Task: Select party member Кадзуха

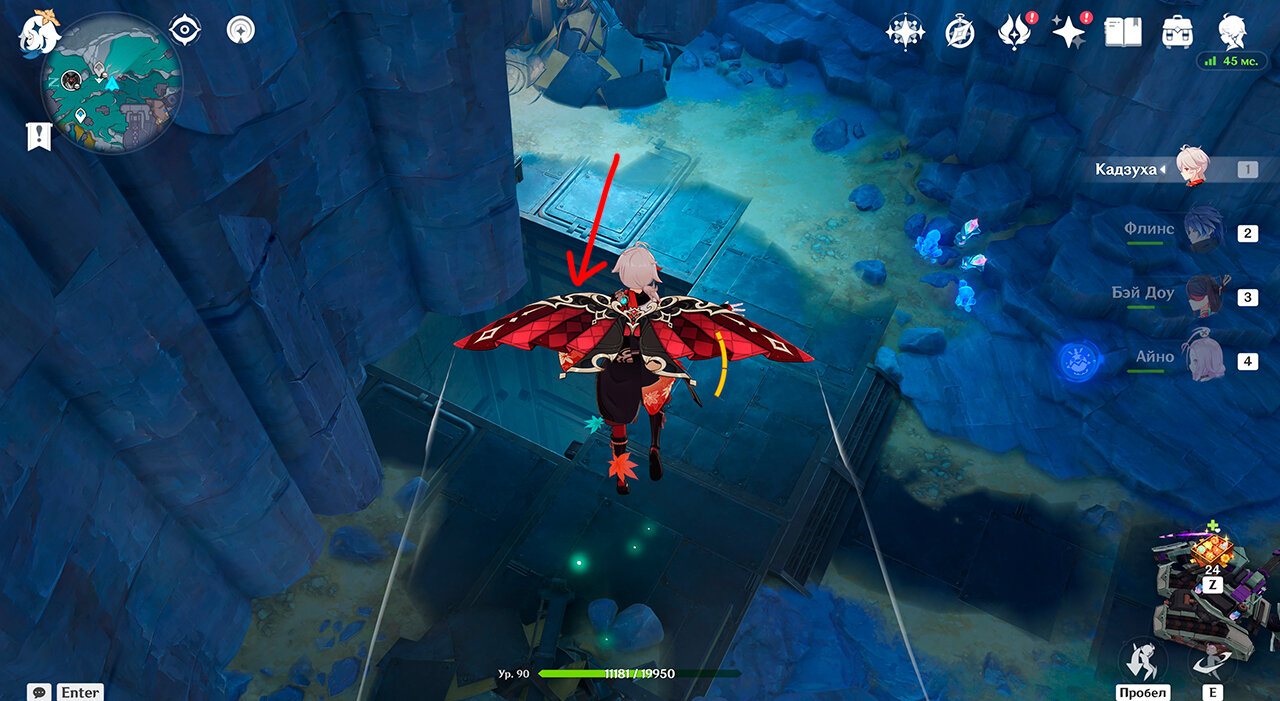Action: tap(1192, 168)
